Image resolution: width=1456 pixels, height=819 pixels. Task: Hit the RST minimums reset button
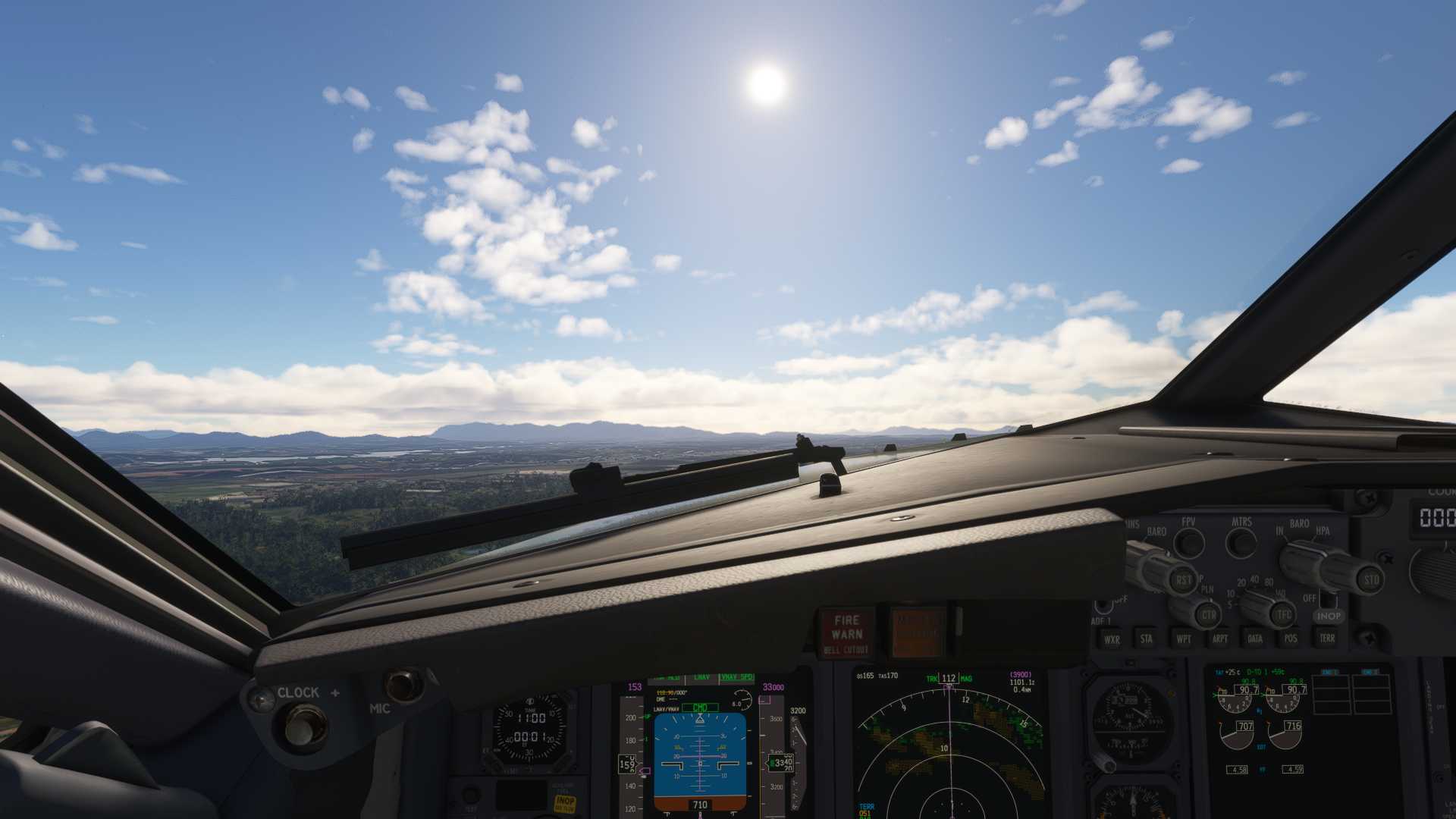point(1183,581)
